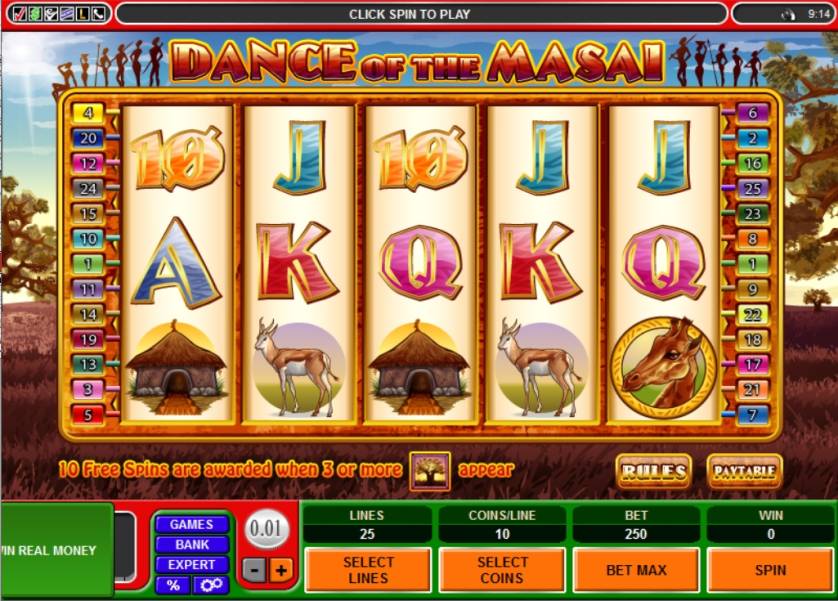Screen dimensions: 838x601
Task: Increase coin size with the plus button
Action: [x=280, y=571]
